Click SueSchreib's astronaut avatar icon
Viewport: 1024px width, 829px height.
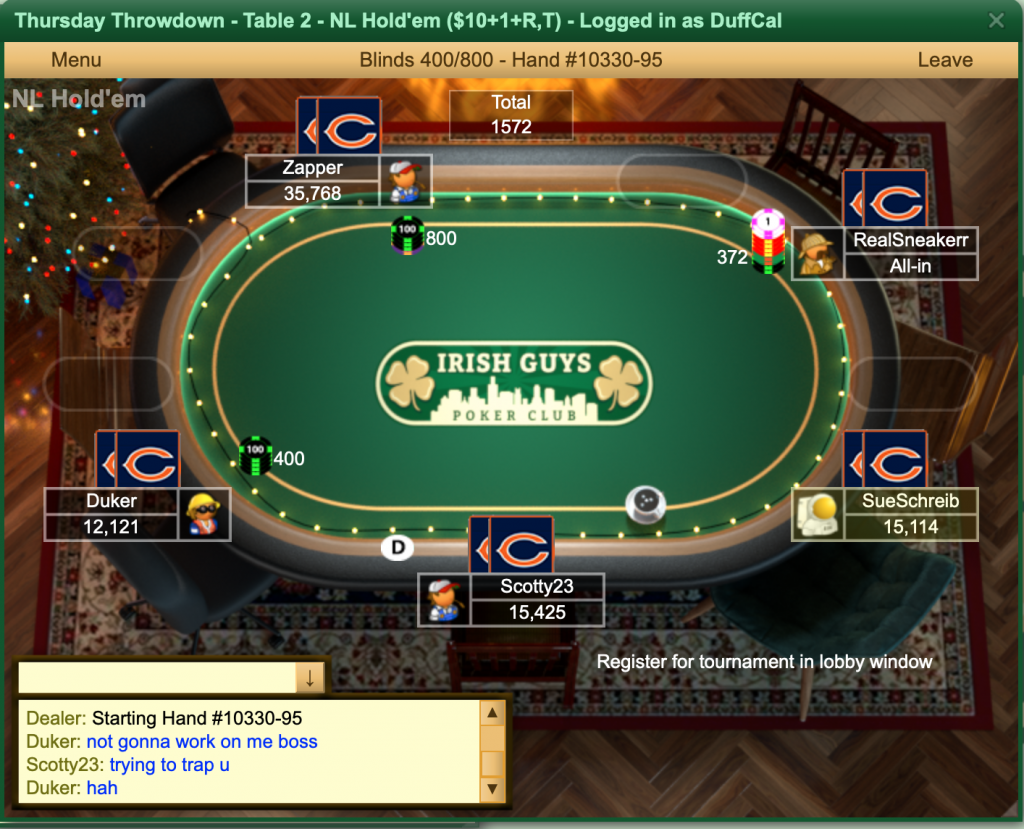point(817,514)
